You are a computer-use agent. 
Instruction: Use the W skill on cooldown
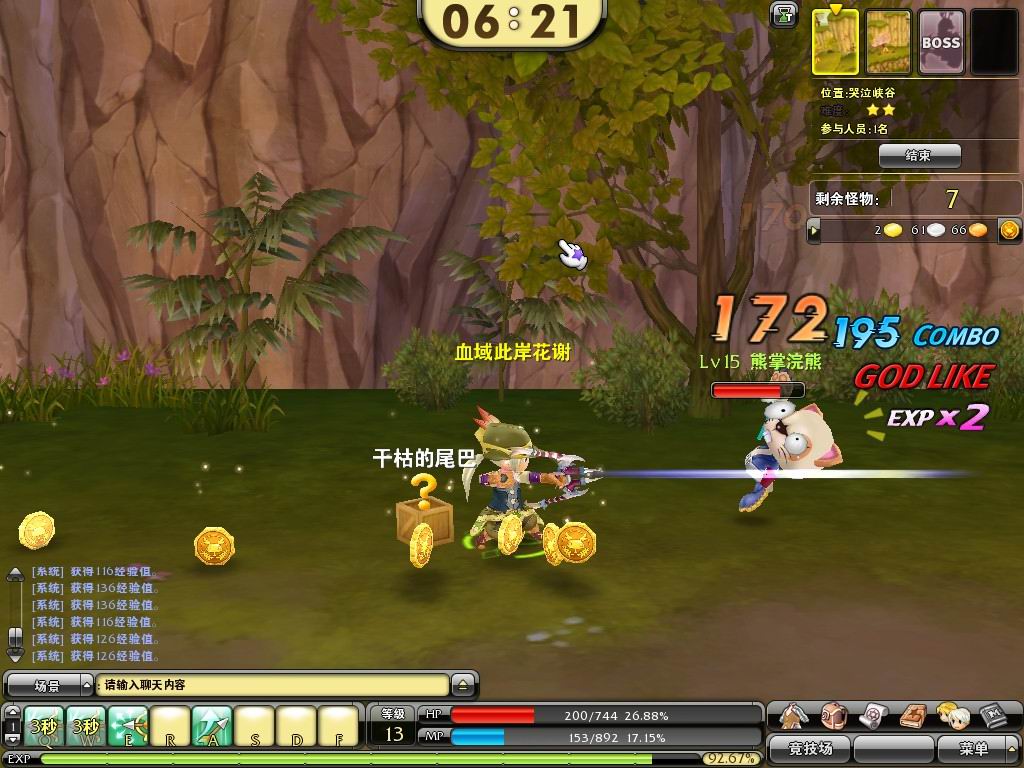pos(87,726)
